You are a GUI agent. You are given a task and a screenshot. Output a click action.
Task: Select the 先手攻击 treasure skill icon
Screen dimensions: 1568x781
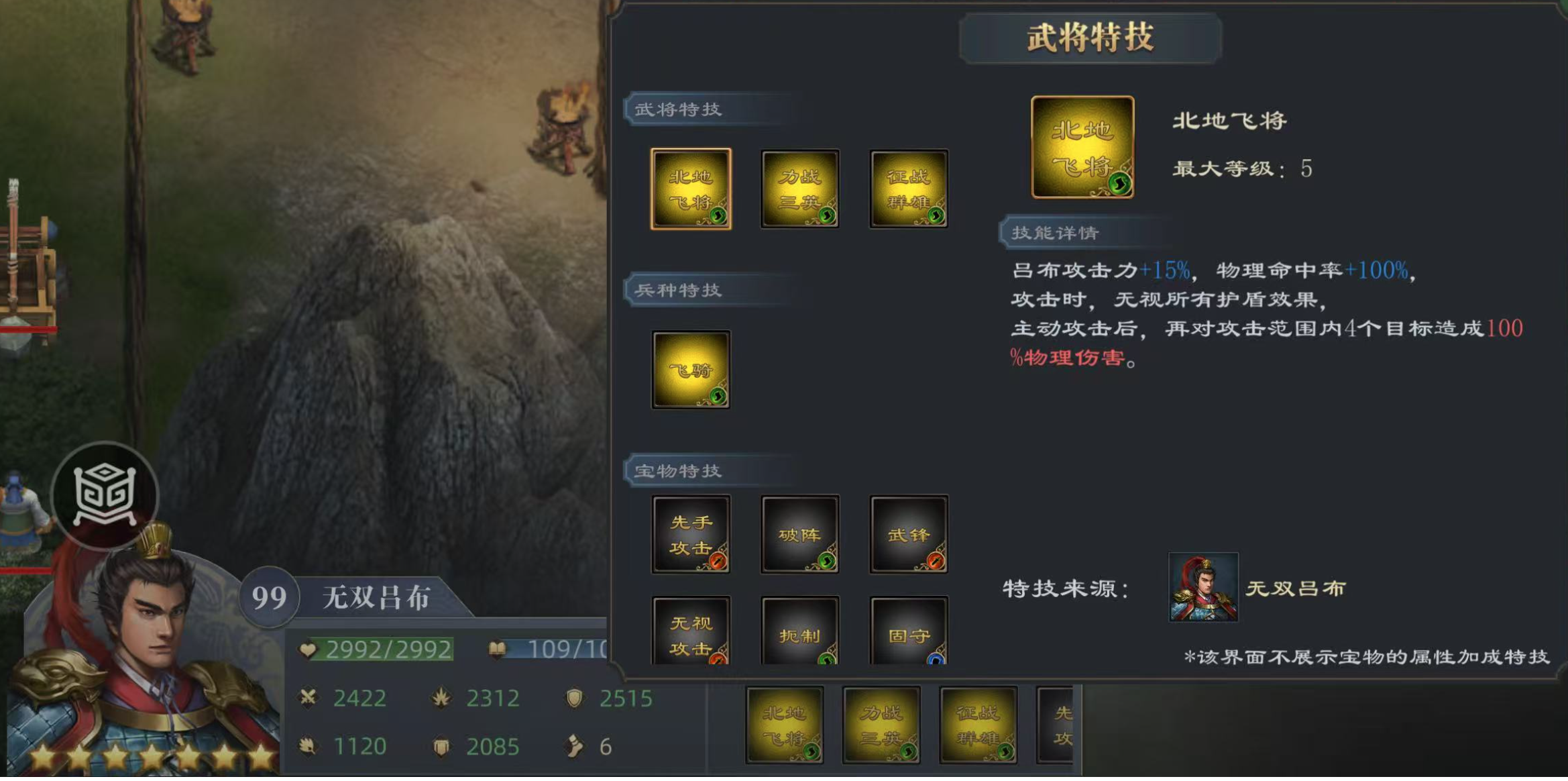point(691,534)
